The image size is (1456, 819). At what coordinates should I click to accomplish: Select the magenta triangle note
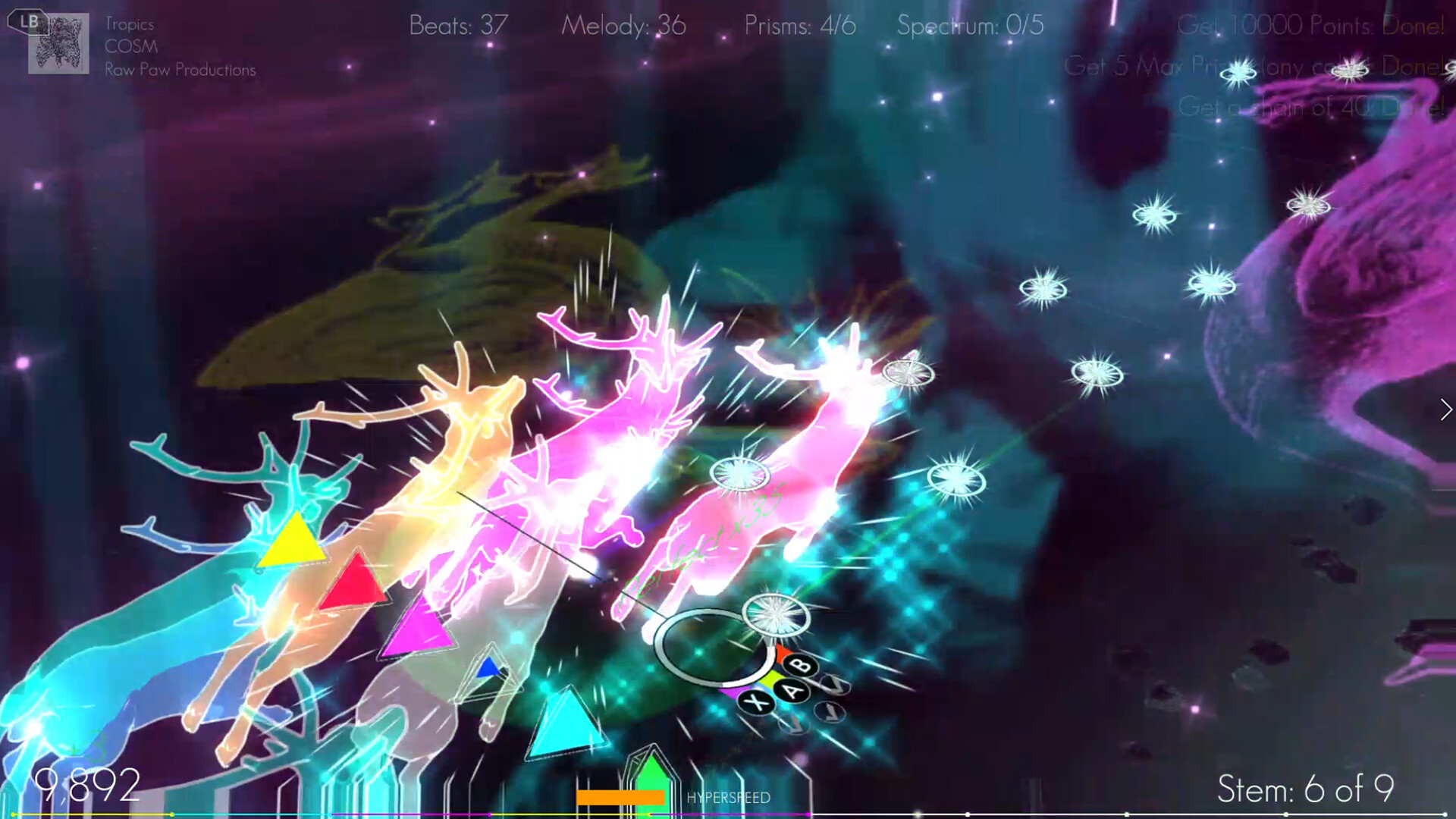click(416, 631)
